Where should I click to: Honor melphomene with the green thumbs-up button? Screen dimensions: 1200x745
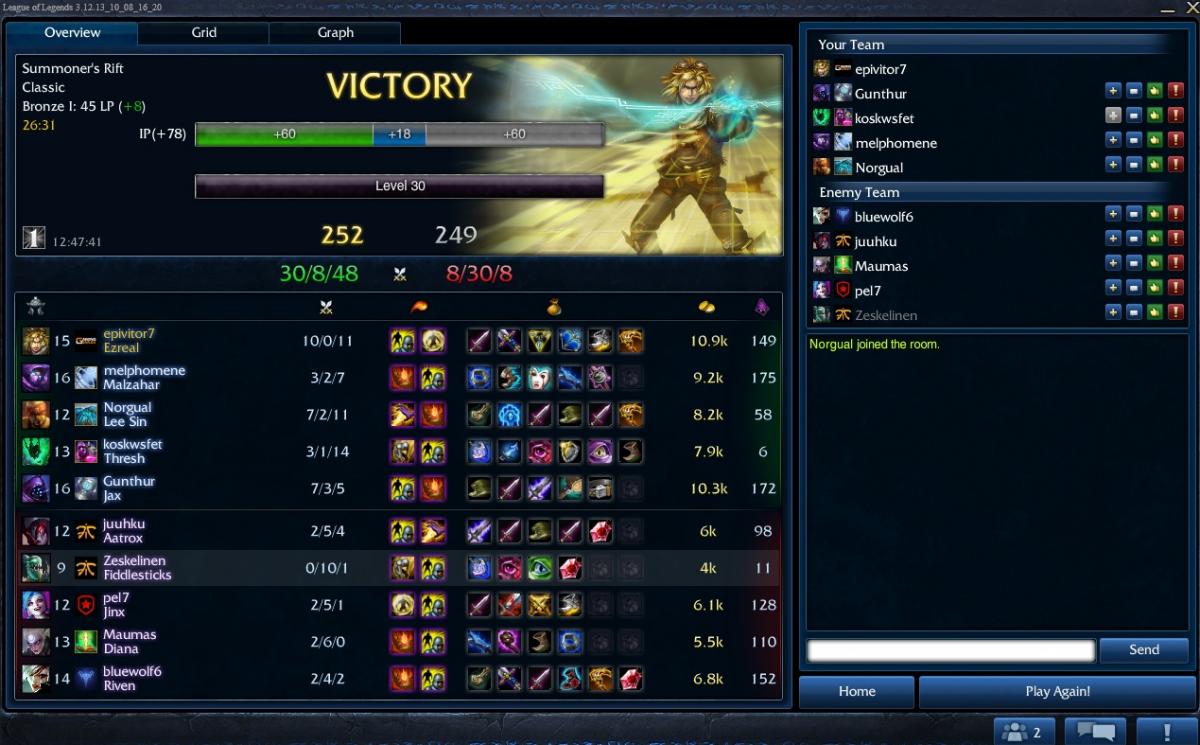1155,142
